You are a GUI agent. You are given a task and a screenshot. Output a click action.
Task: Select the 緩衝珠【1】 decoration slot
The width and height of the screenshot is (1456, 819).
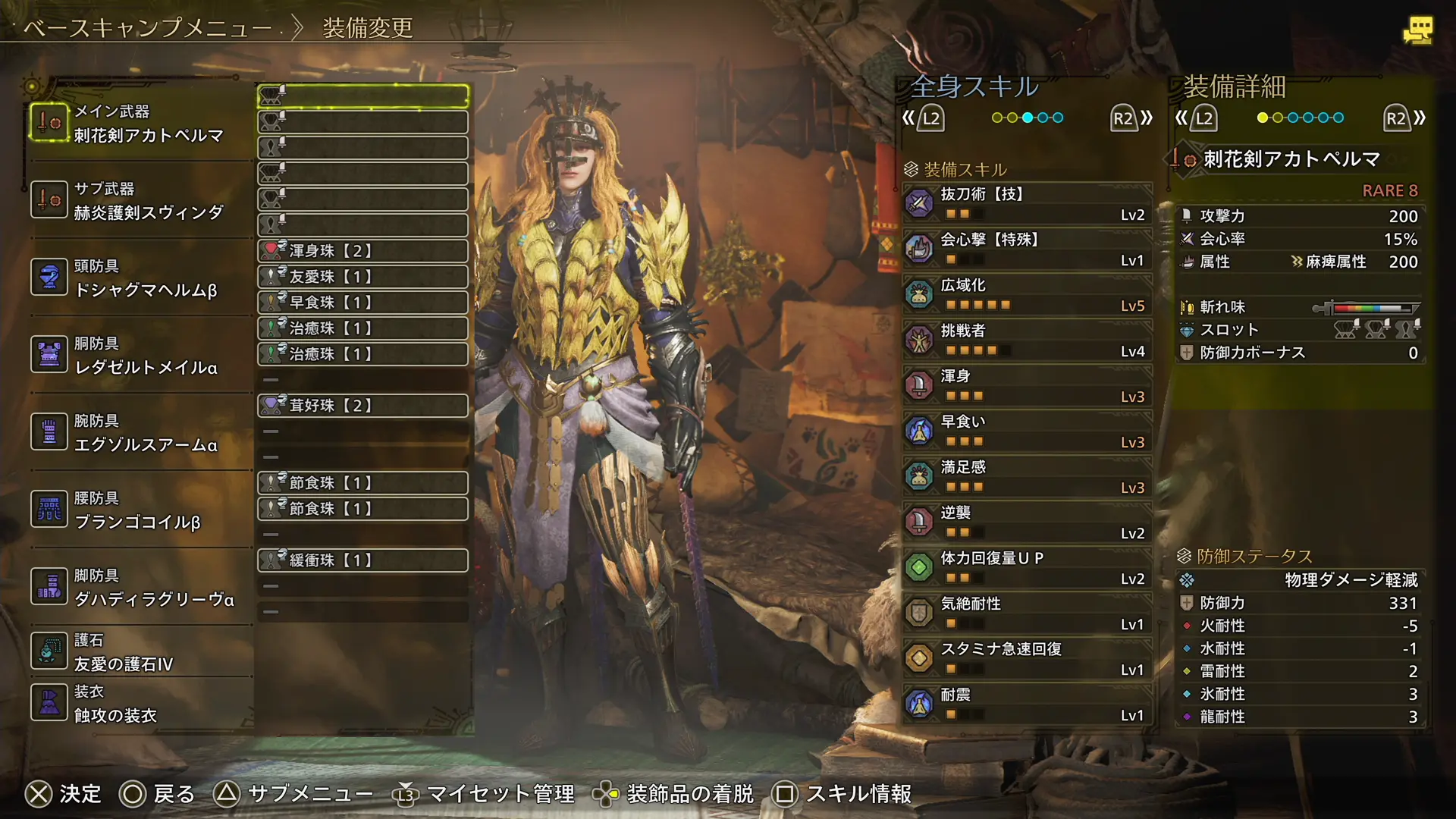(362, 560)
